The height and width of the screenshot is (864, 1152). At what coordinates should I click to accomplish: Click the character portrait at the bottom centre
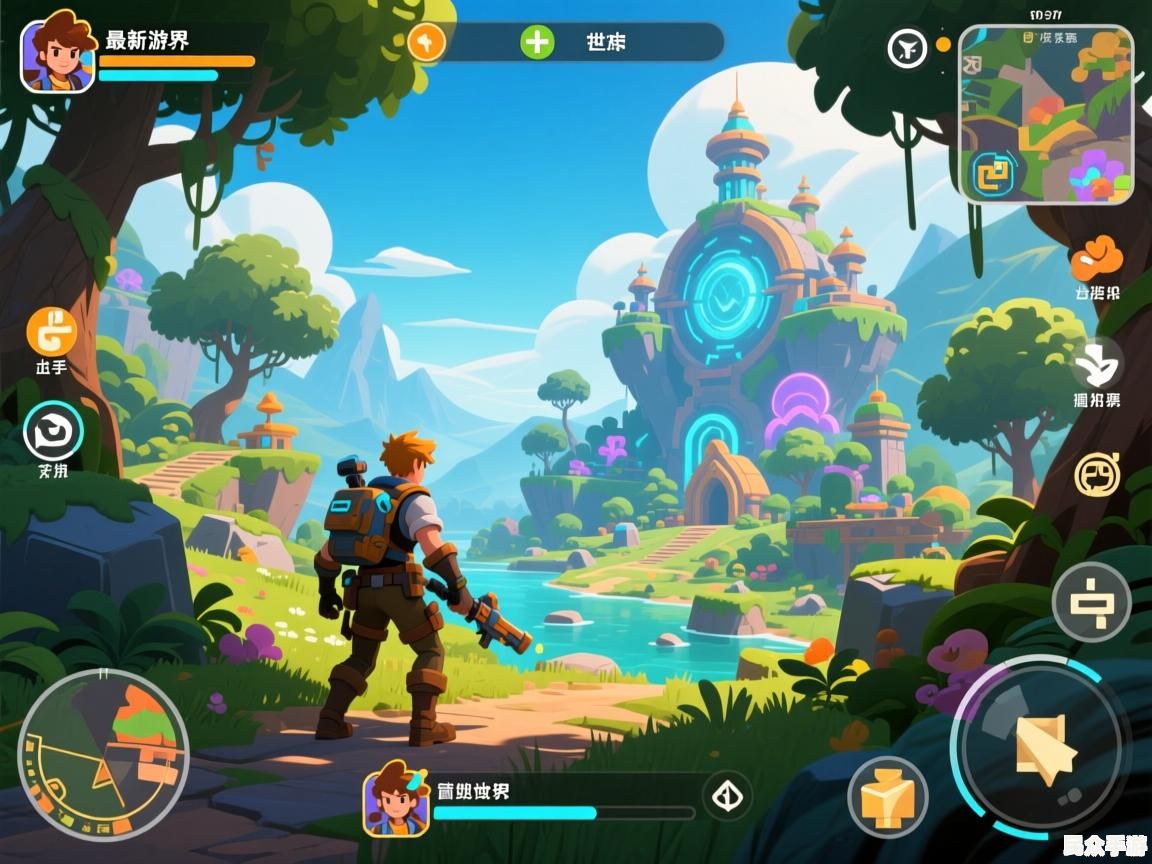(396, 798)
